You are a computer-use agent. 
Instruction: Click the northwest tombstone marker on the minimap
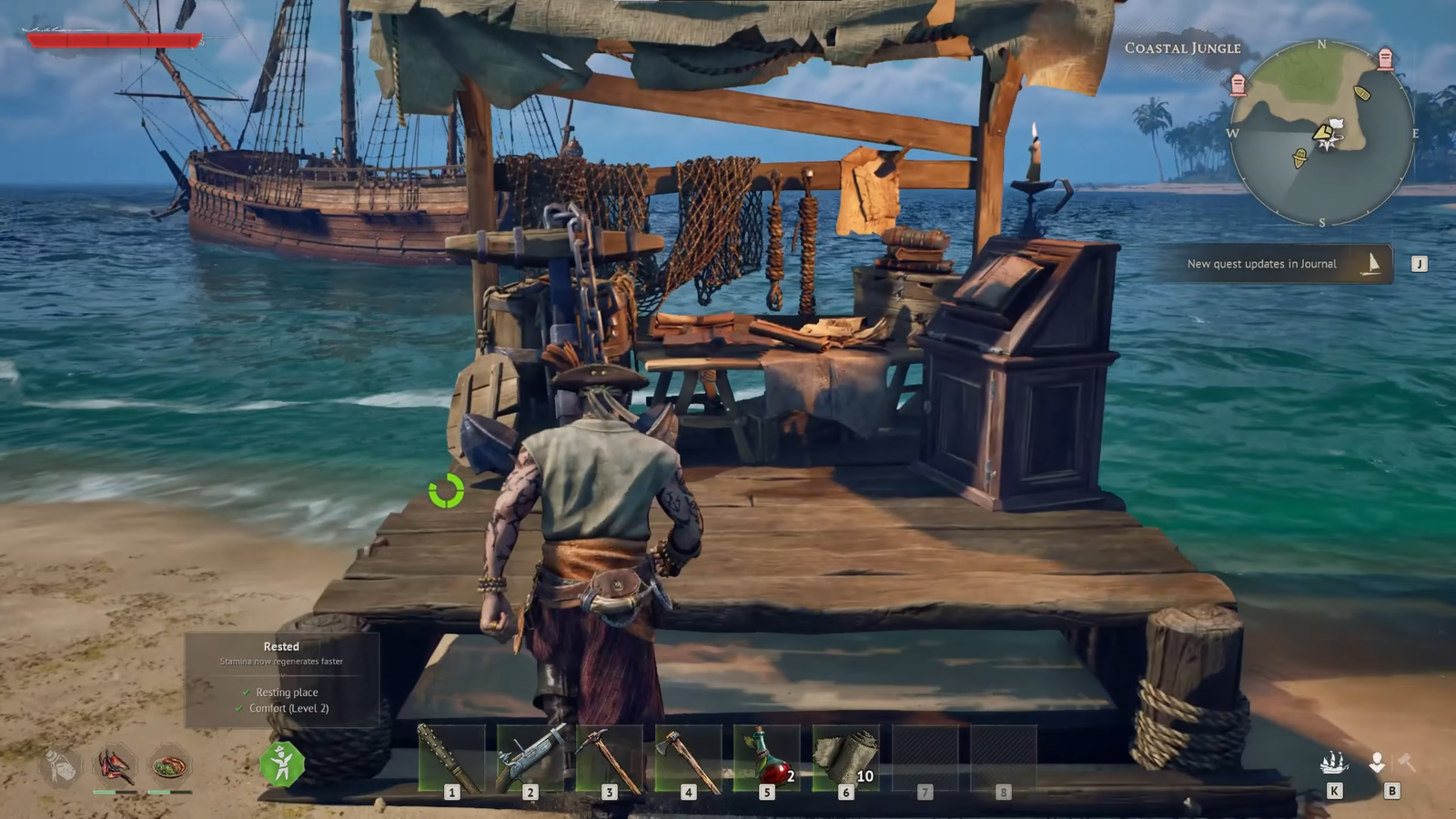(x=1238, y=86)
